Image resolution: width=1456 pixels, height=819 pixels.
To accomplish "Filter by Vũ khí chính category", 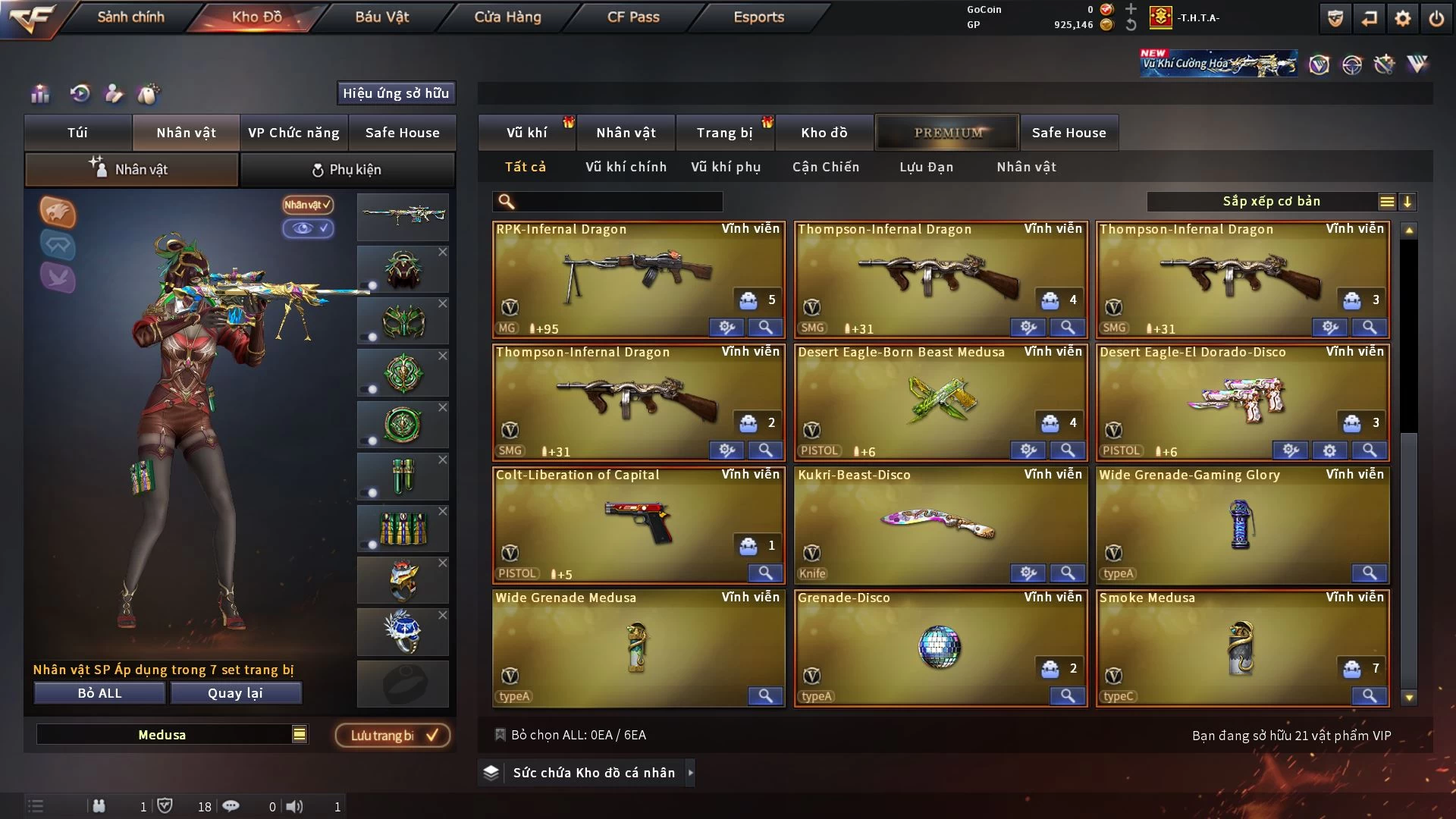I will point(626,167).
